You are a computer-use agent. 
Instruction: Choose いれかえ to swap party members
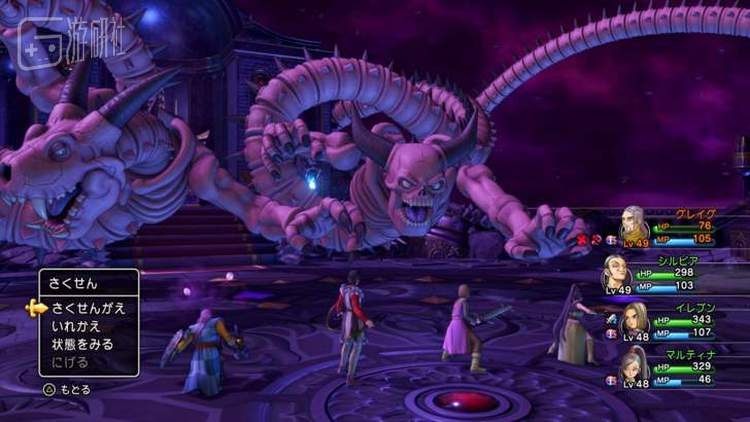tap(76, 326)
